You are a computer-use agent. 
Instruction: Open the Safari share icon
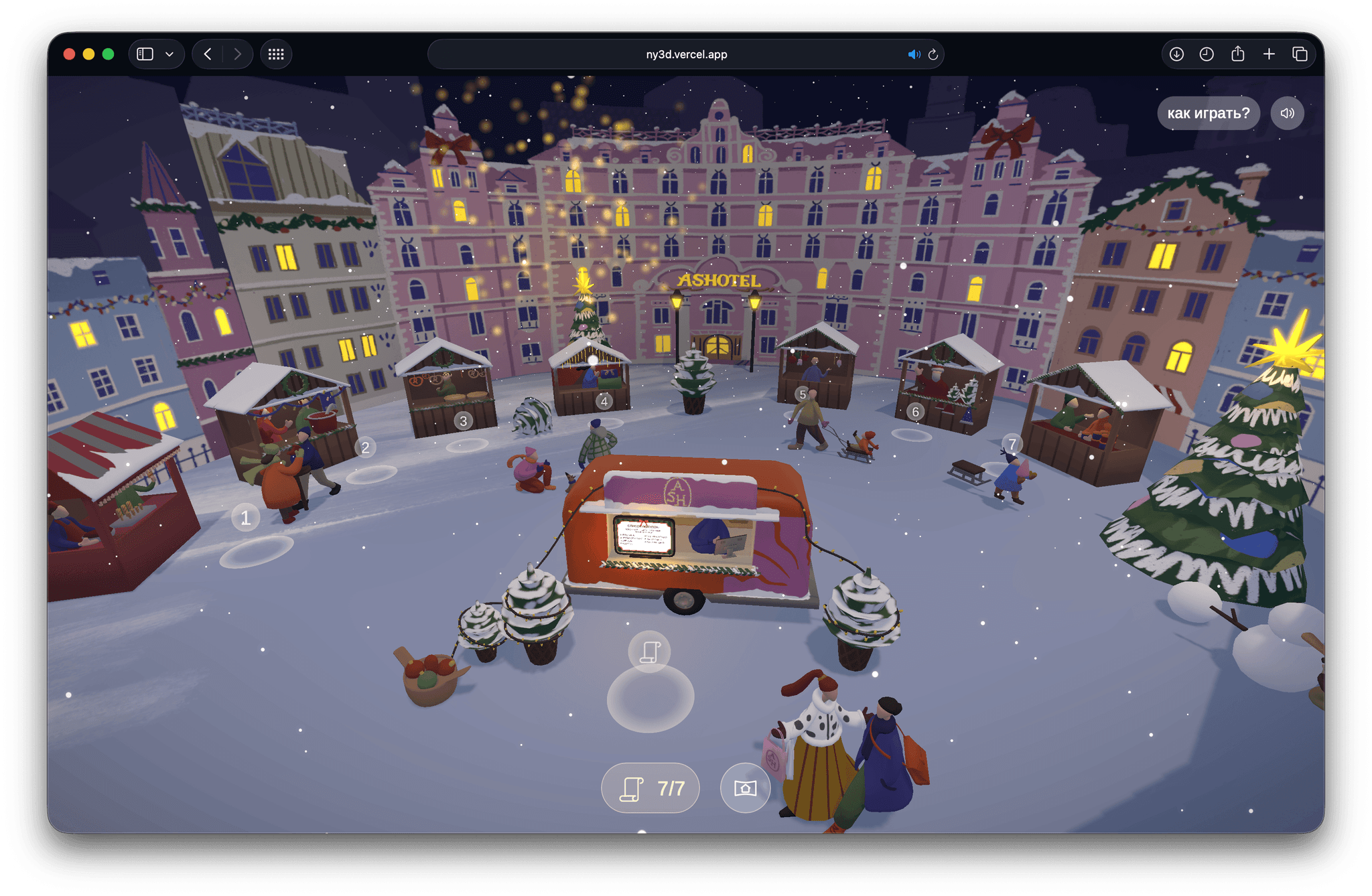click(1237, 54)
